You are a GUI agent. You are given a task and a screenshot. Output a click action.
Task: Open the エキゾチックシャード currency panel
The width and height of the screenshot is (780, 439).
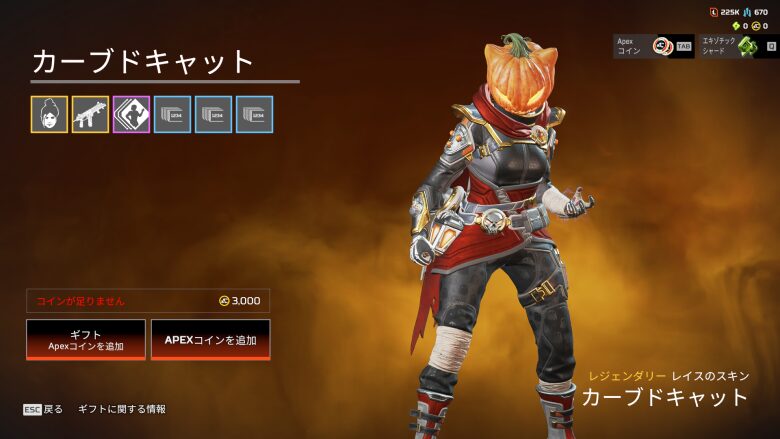tap(739, 46)
